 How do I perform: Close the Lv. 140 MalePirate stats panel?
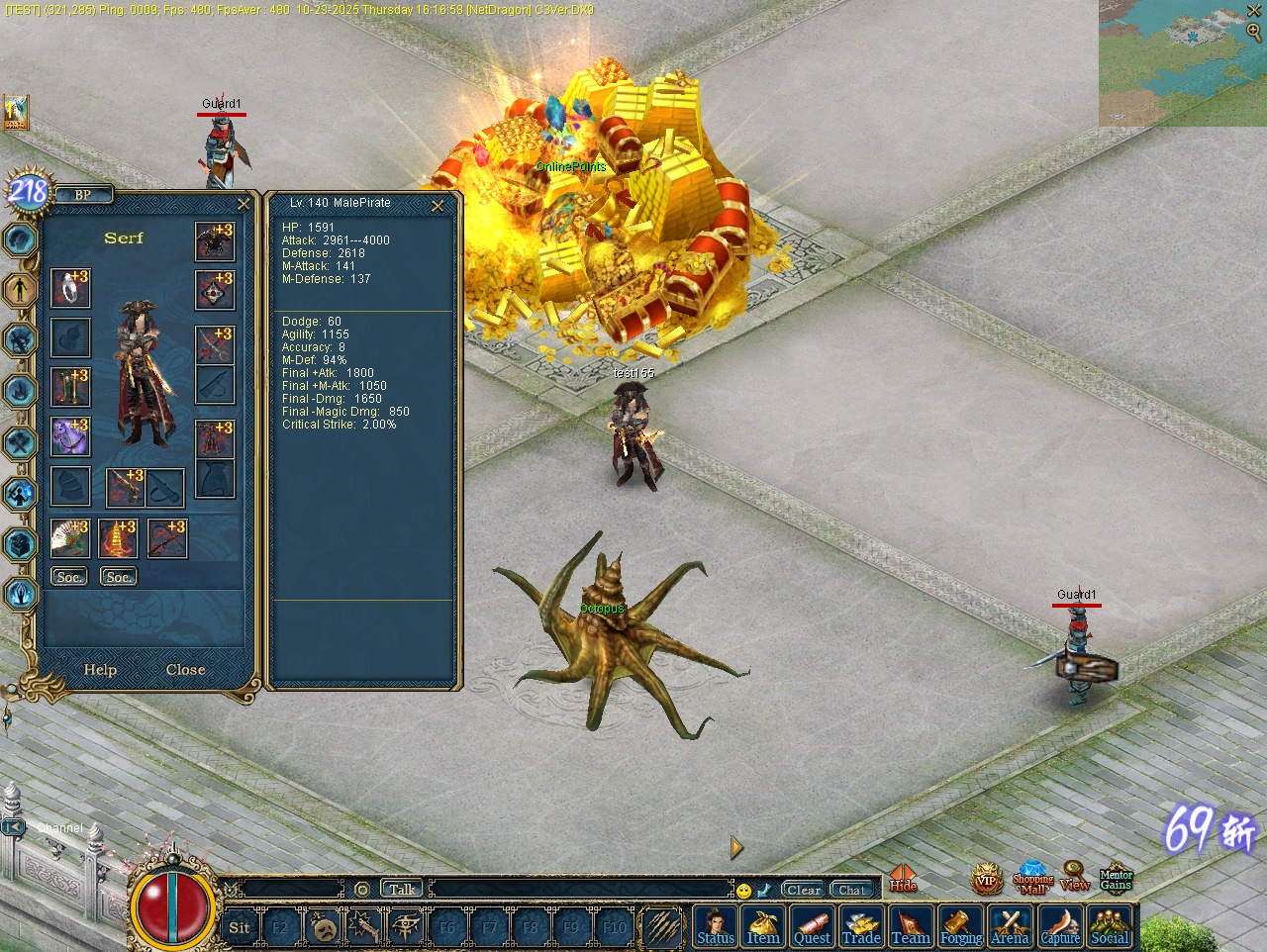tap(438, 206)
